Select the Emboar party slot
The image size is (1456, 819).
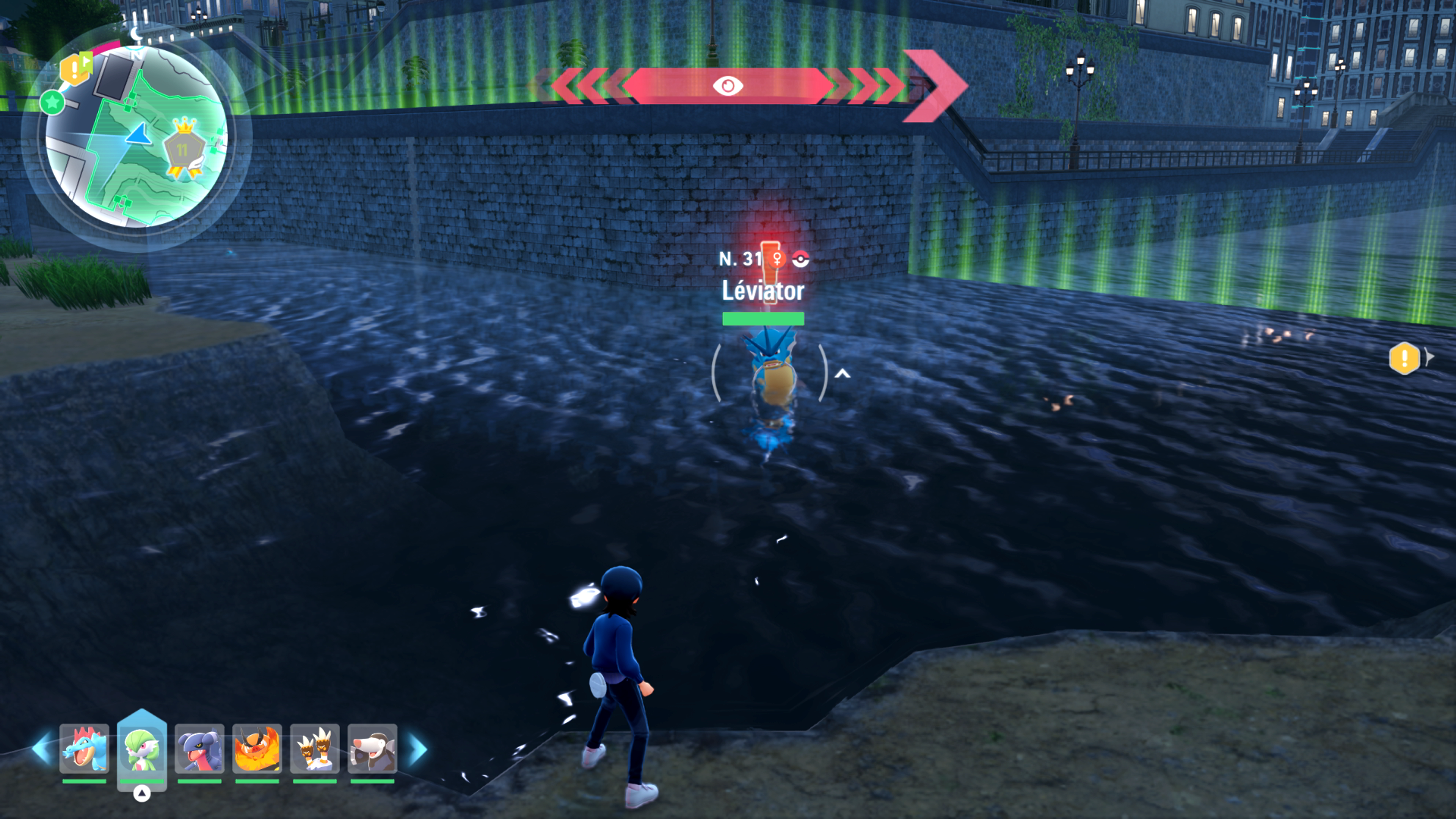257,749
